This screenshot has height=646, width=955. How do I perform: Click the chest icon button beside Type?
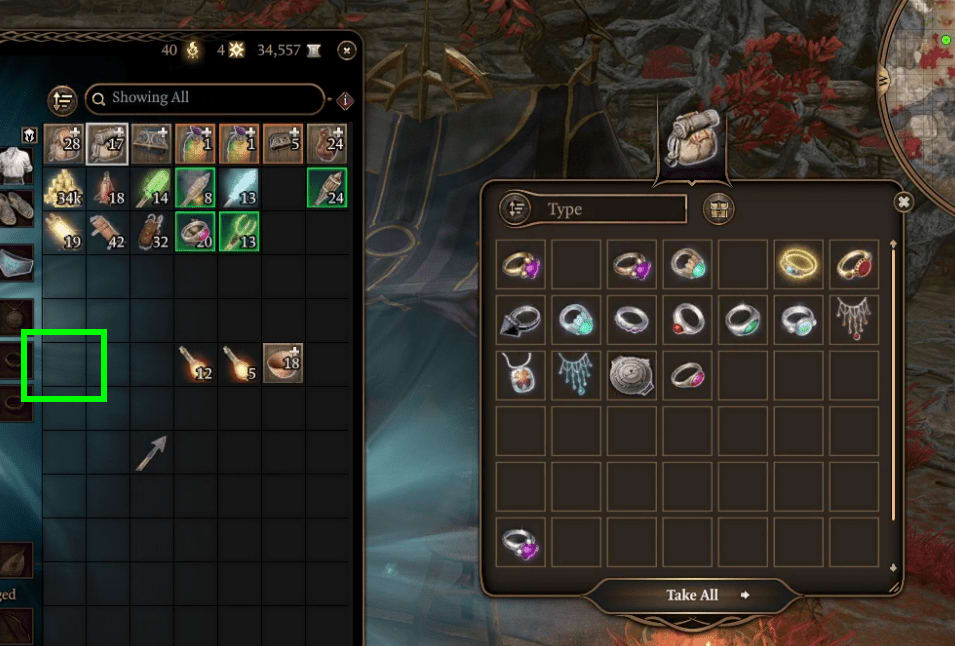[x=719, y=209]
